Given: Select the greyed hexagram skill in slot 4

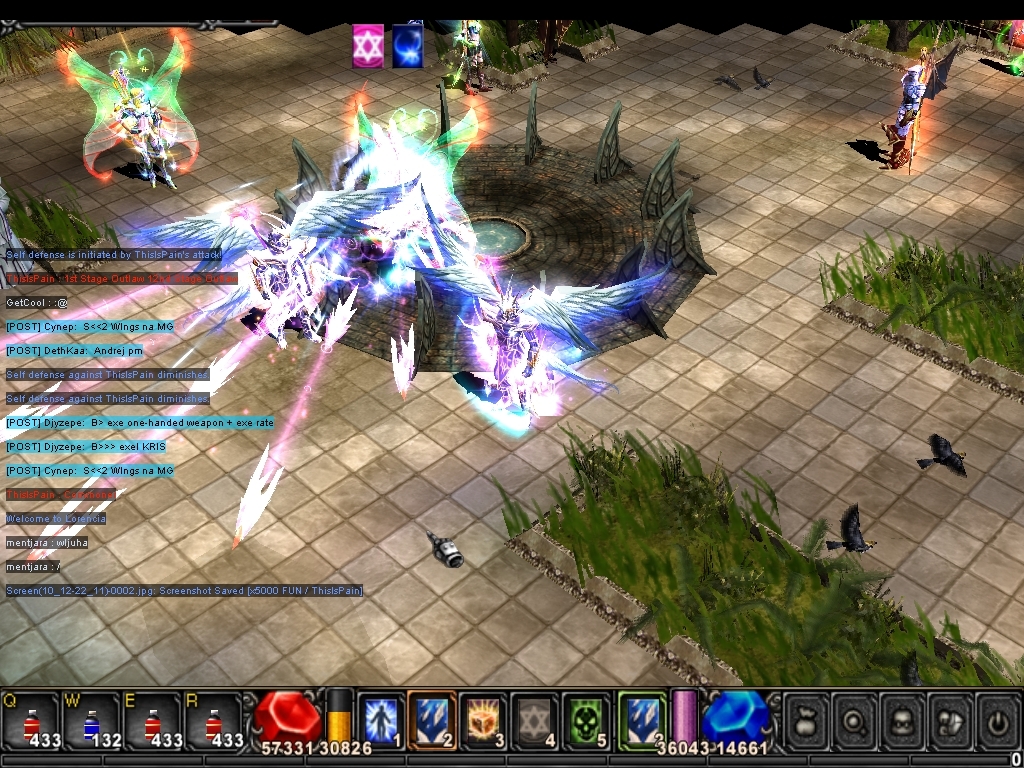Looking at the screenshot, I should pos(535,719).
